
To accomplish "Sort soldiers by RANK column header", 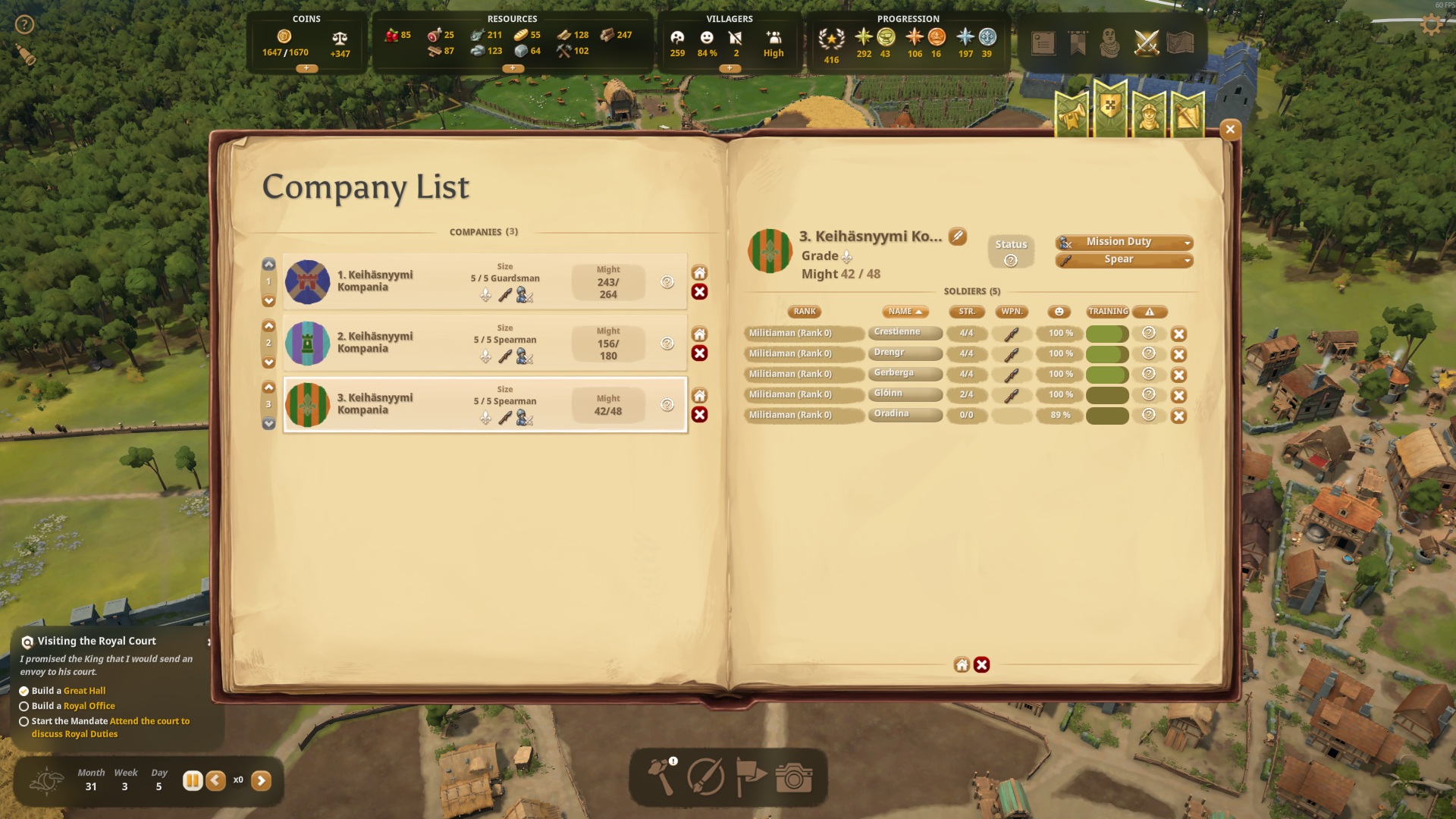I will coord(805,312).
